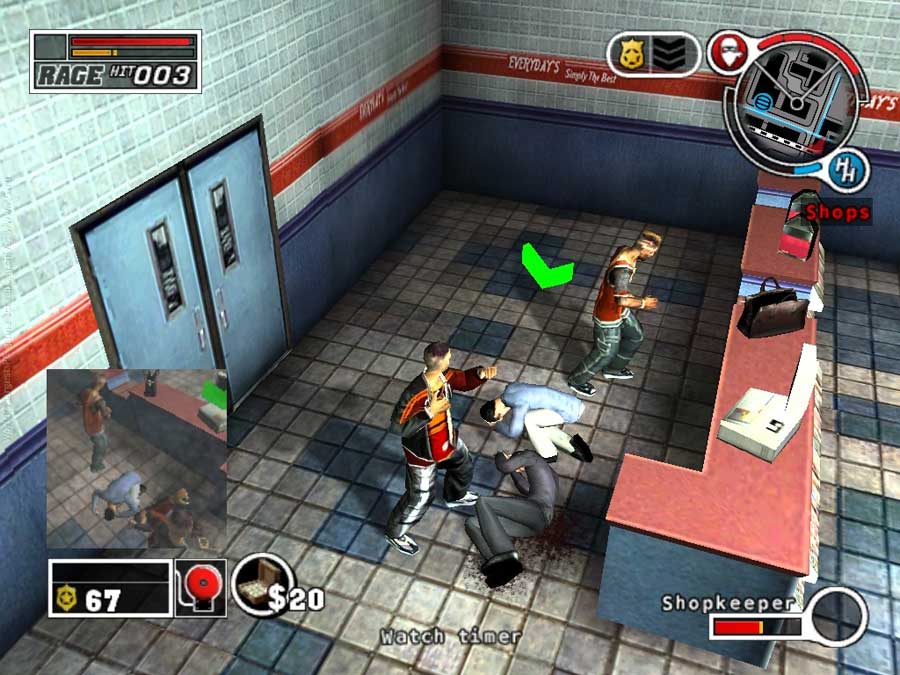Click the Shopkeeper target circle

tap(838, 617)
